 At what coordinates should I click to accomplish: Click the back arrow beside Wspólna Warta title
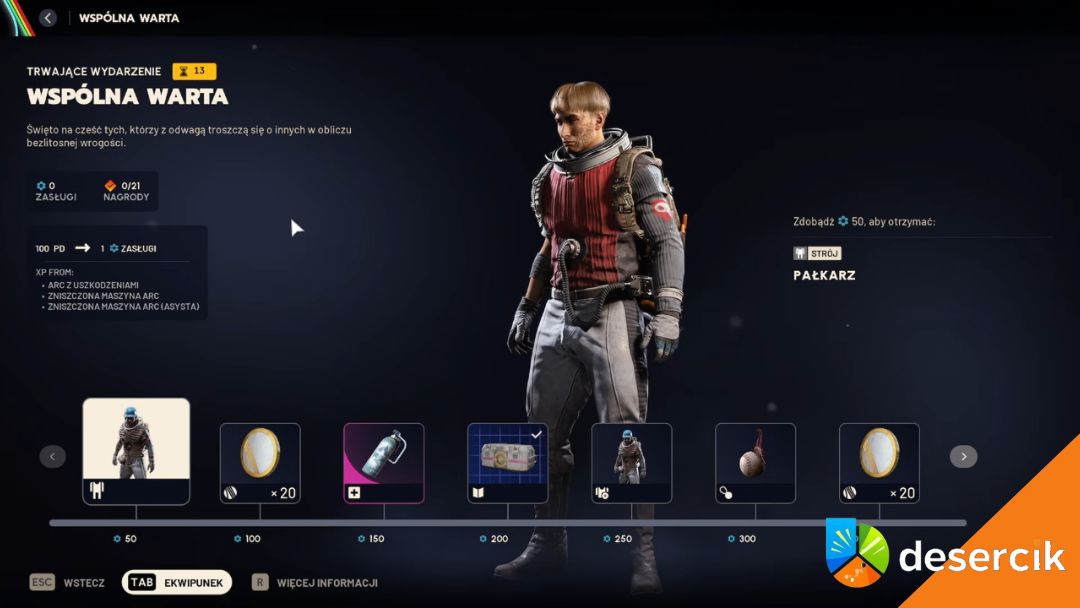pos(48,18)
